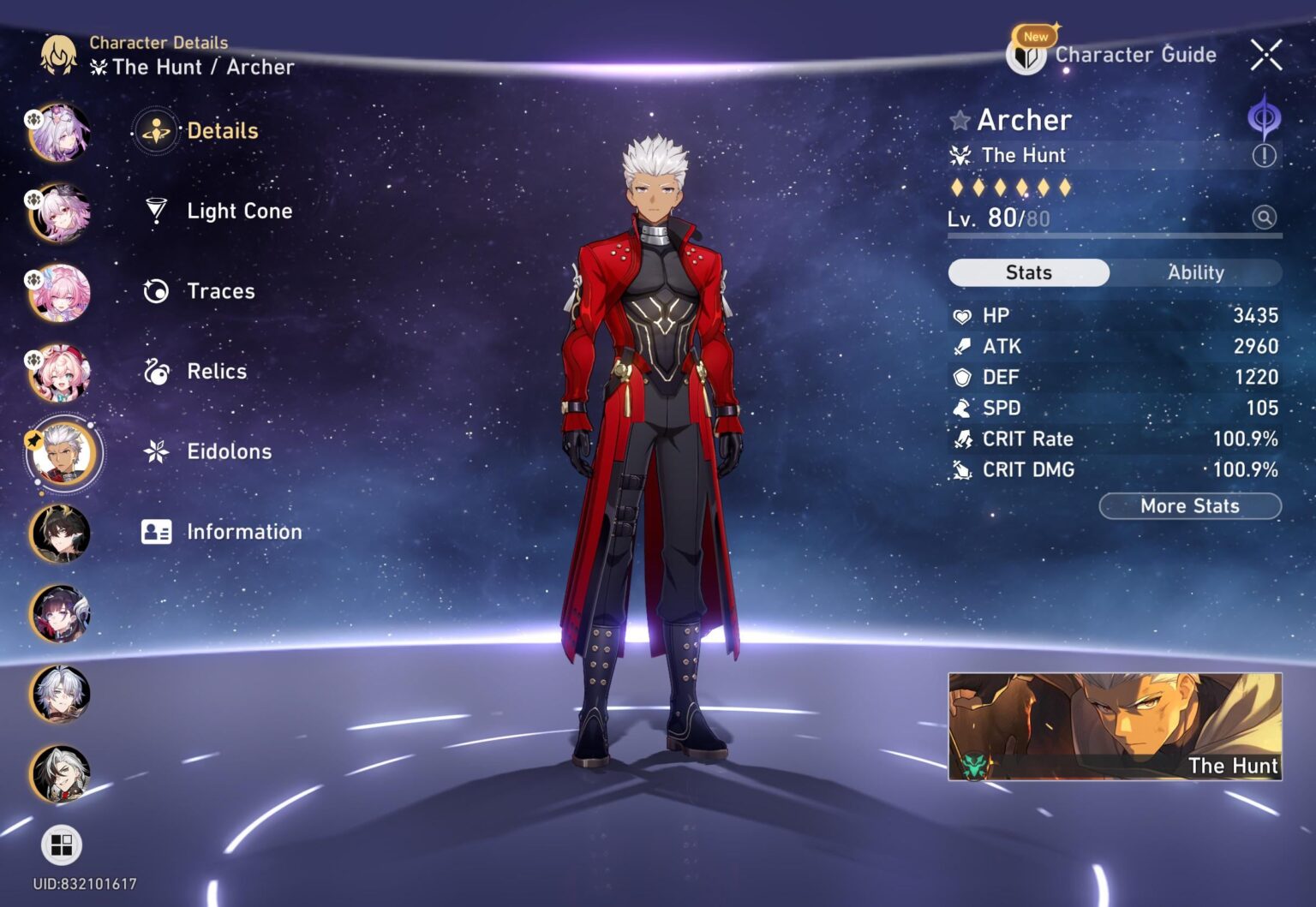Open the character grid view button
Image resolution: width=1316 pixels, height=907 pixels.
coord(62,845)
